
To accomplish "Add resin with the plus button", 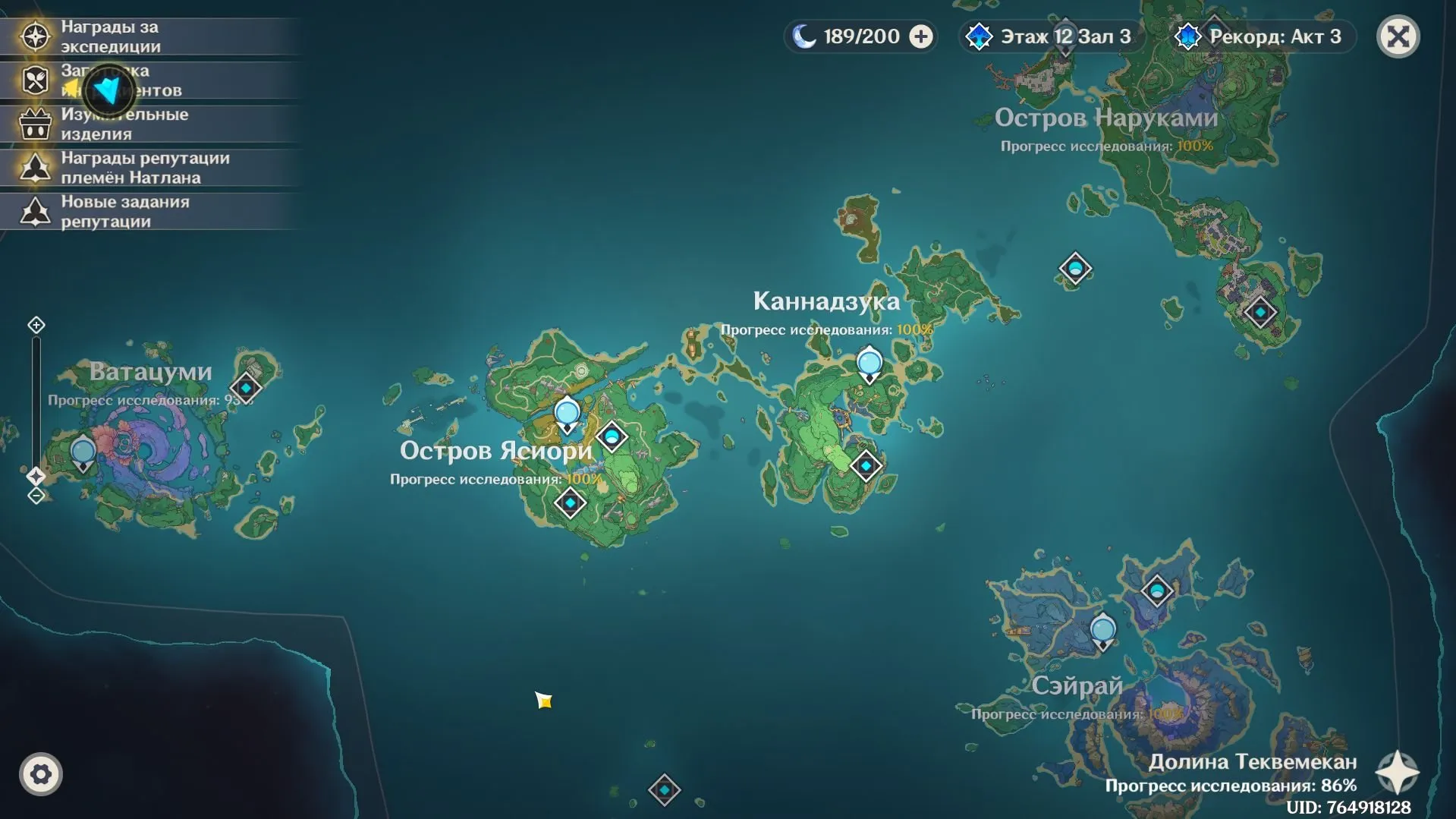I will point(921,36).
